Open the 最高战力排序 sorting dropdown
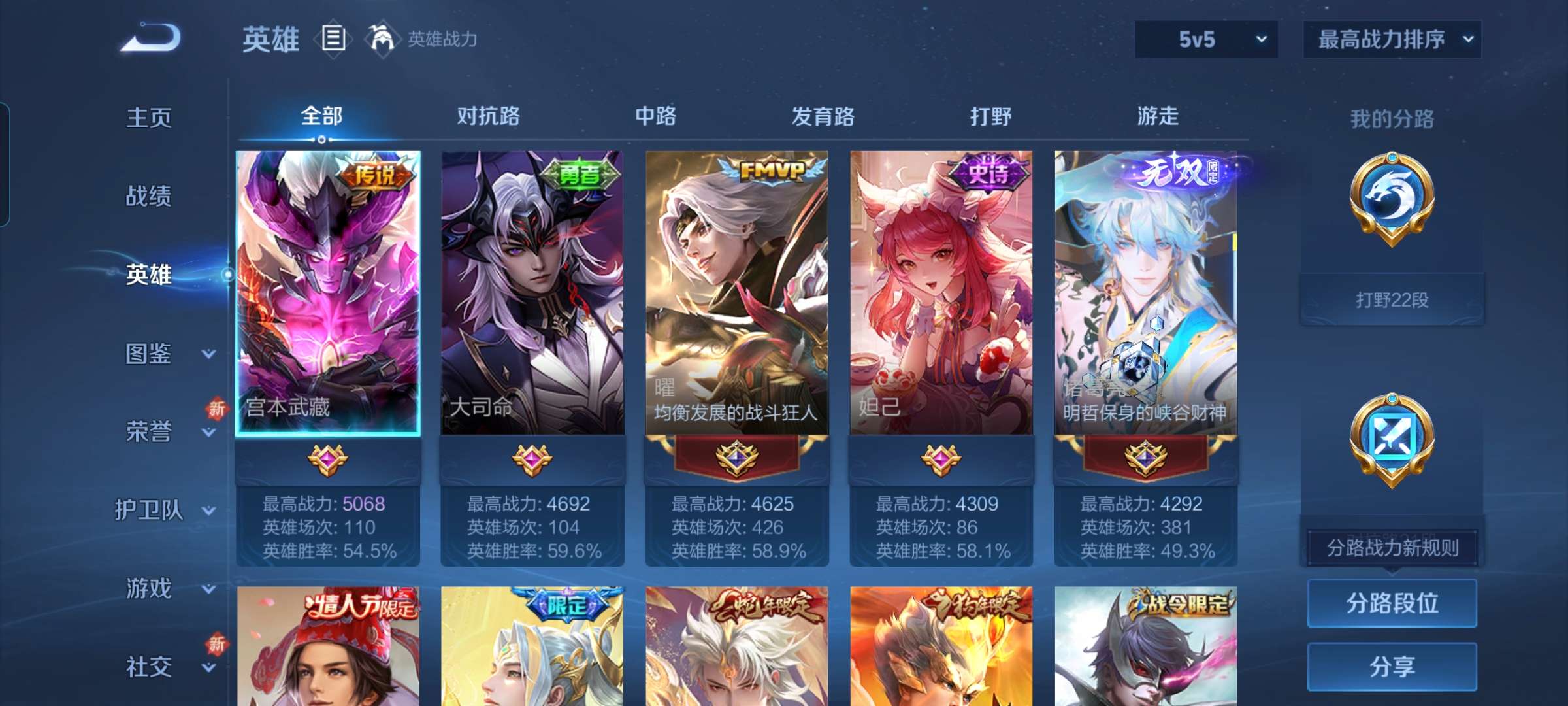The image size is (1568, 706). click(1392, 39)
